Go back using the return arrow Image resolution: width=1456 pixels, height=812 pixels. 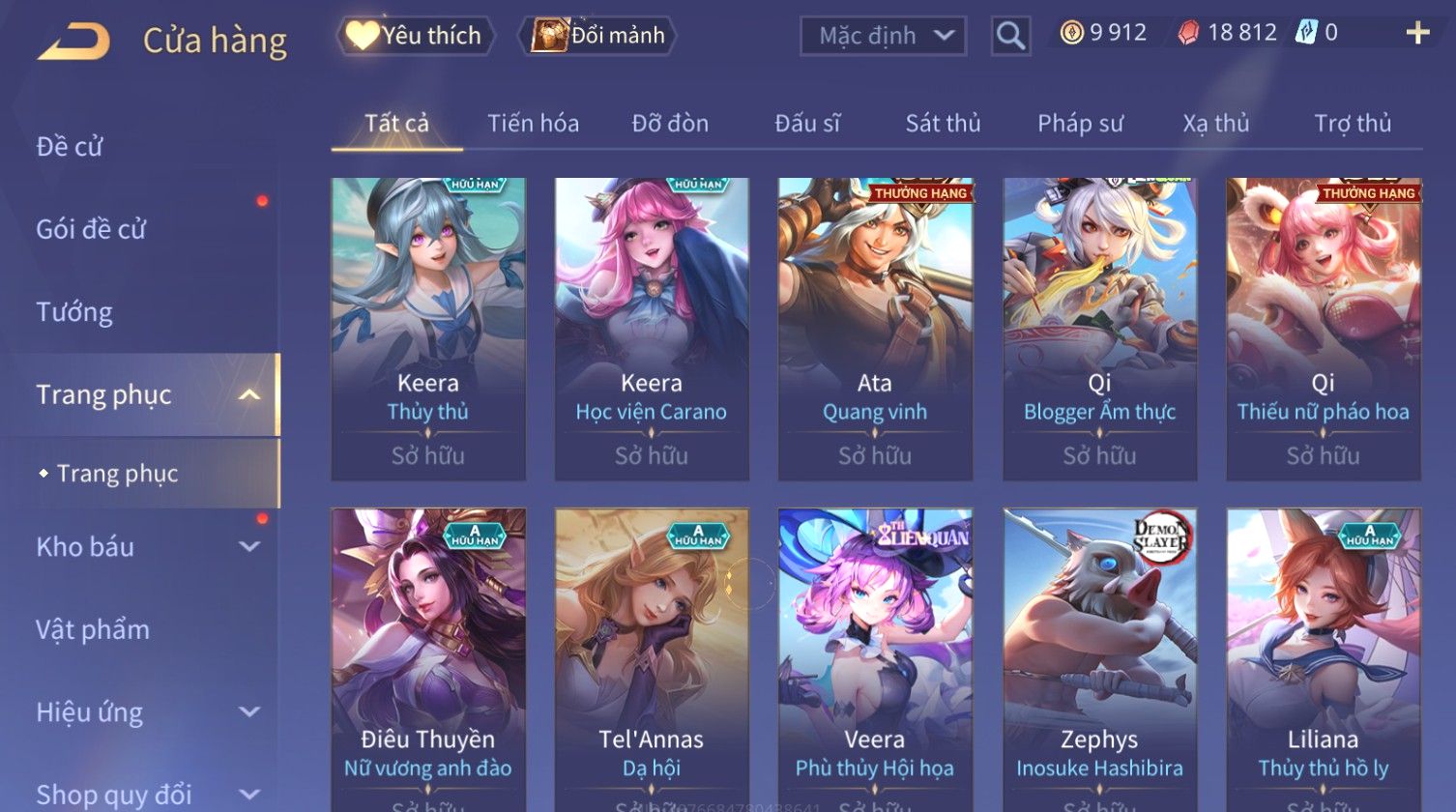pyautogui.click(x=73, y=41)
